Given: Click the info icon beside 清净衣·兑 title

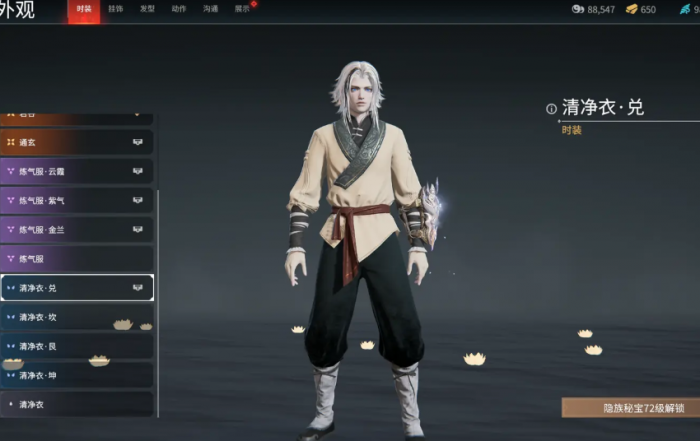Looking at the screenshot, I should pyautogui.click(x=551, y=108).
